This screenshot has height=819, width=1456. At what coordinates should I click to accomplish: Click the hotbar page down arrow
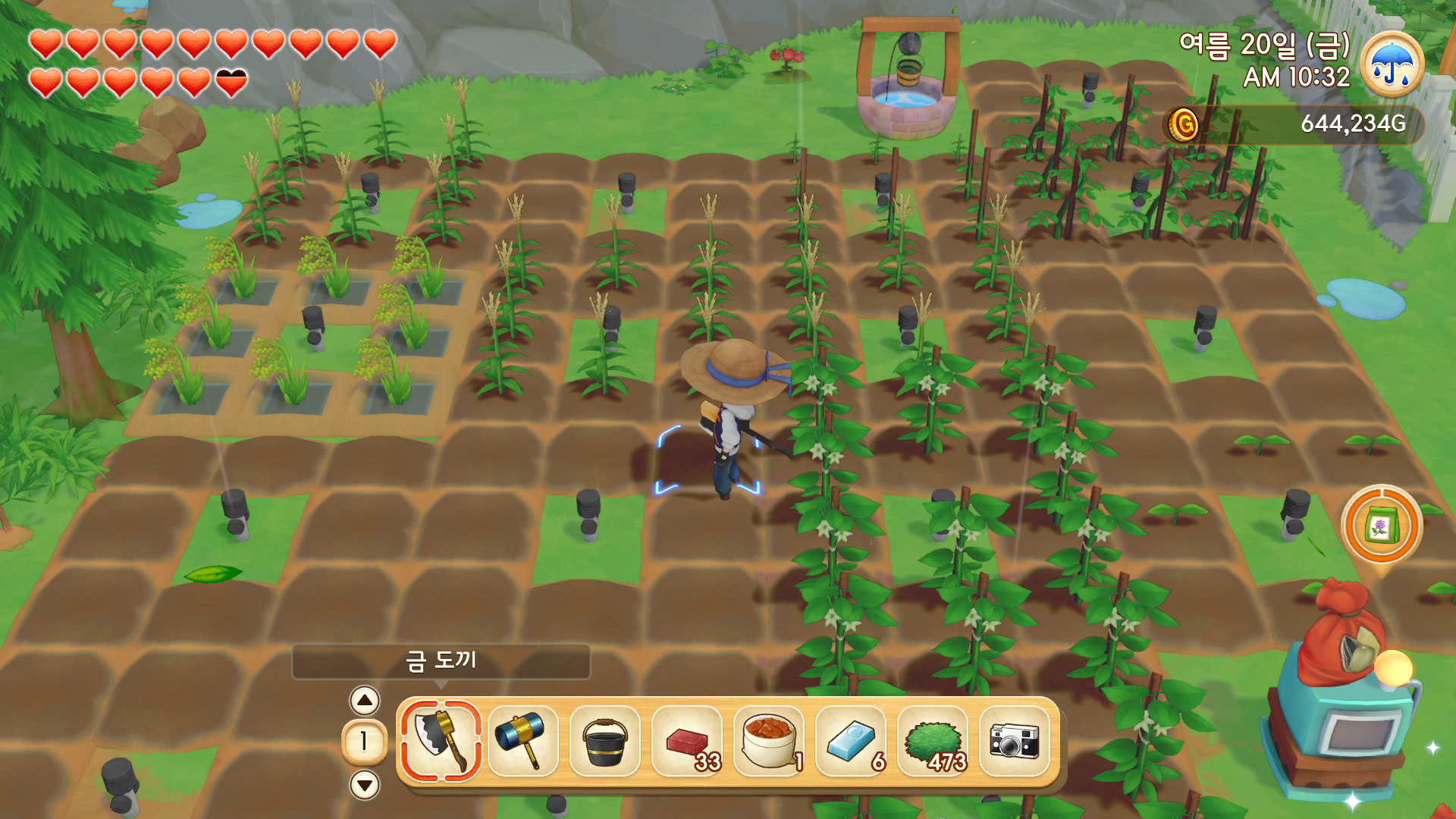[365, 784]
